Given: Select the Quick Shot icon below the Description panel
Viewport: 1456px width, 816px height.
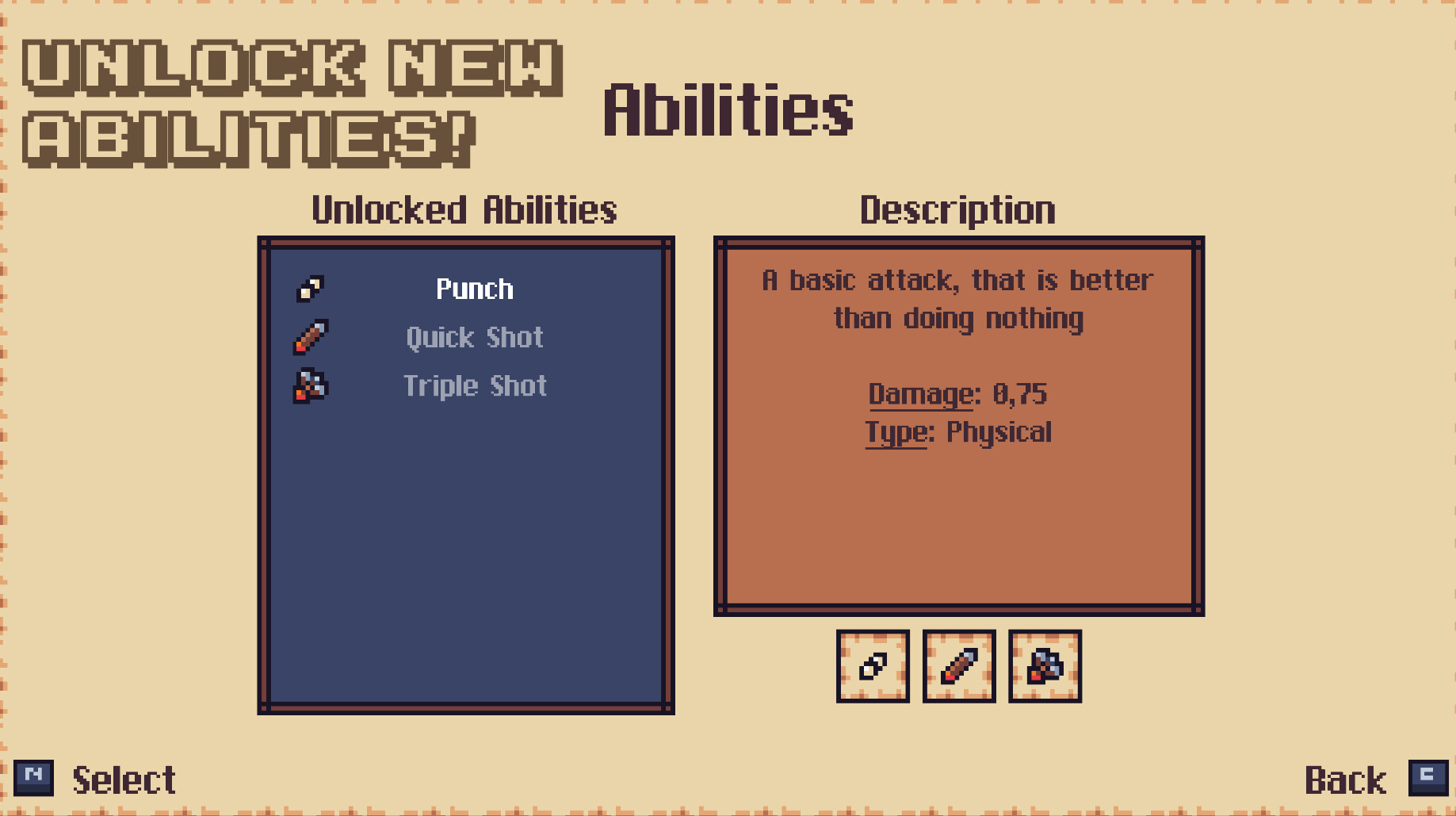Looking at the screenshot, I should pyautogui.click(x=958, y=666).
